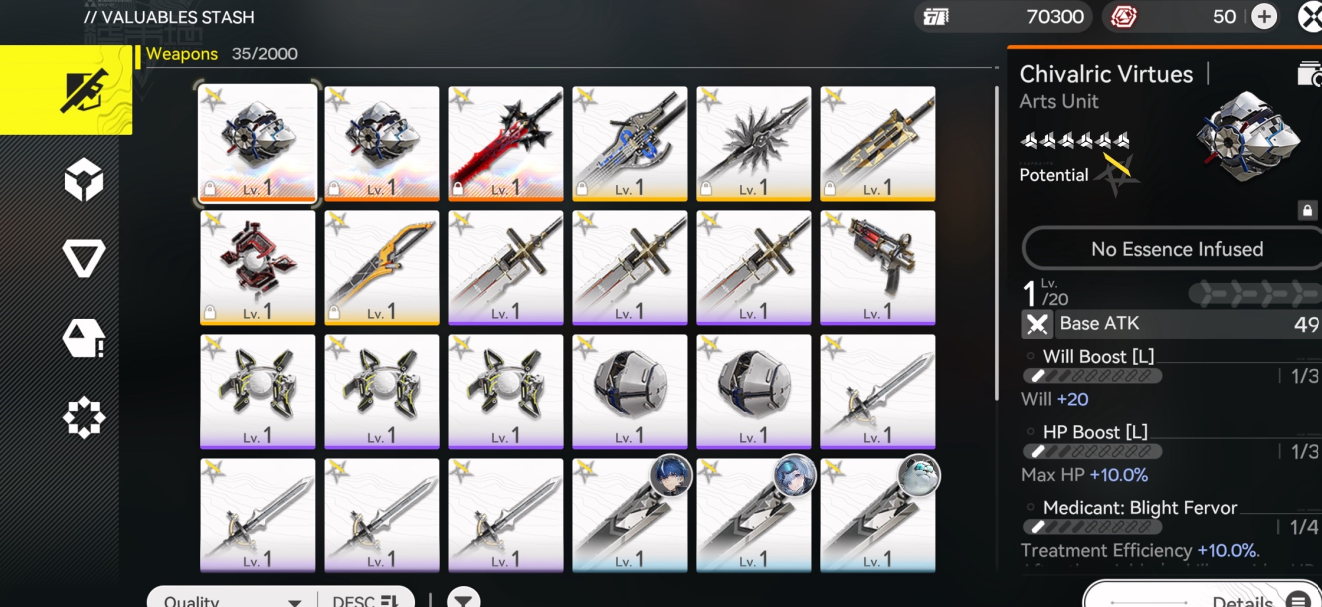Choose the handgun weapon slot
This screenshot has width=1322, height=607.
click(877, 267)
